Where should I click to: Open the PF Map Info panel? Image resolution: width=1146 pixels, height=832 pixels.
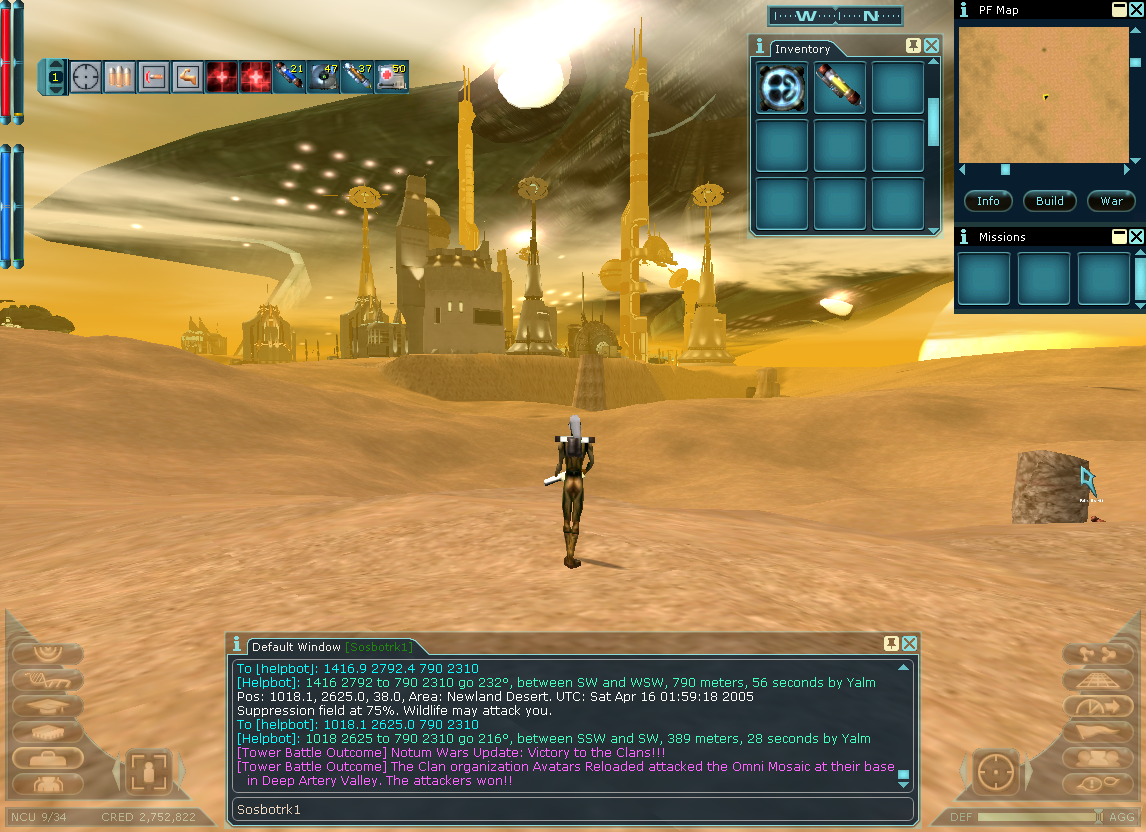pyautogui.click(x=988, y=201)
